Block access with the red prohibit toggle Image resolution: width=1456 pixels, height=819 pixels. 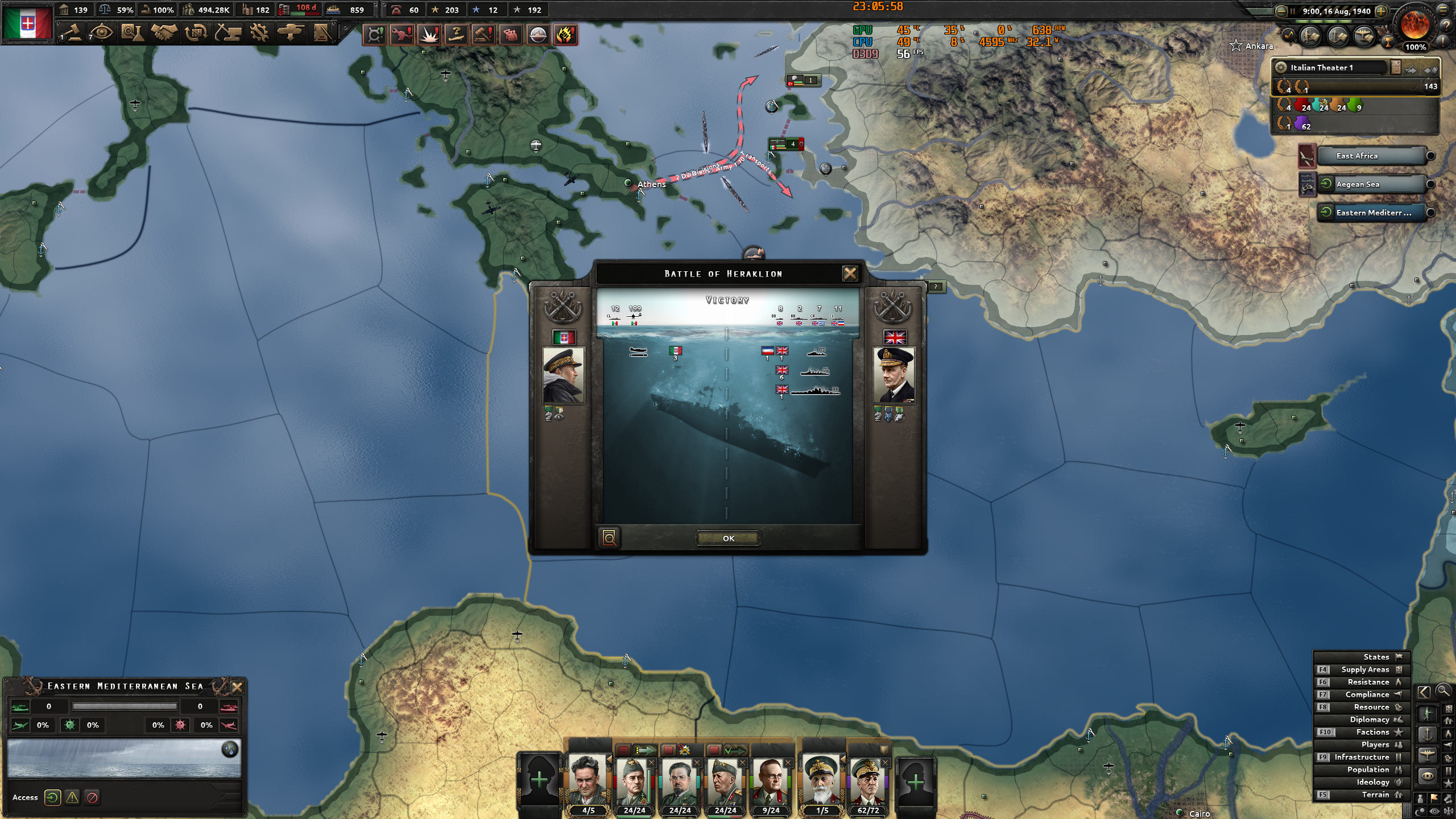pos(92,798)
